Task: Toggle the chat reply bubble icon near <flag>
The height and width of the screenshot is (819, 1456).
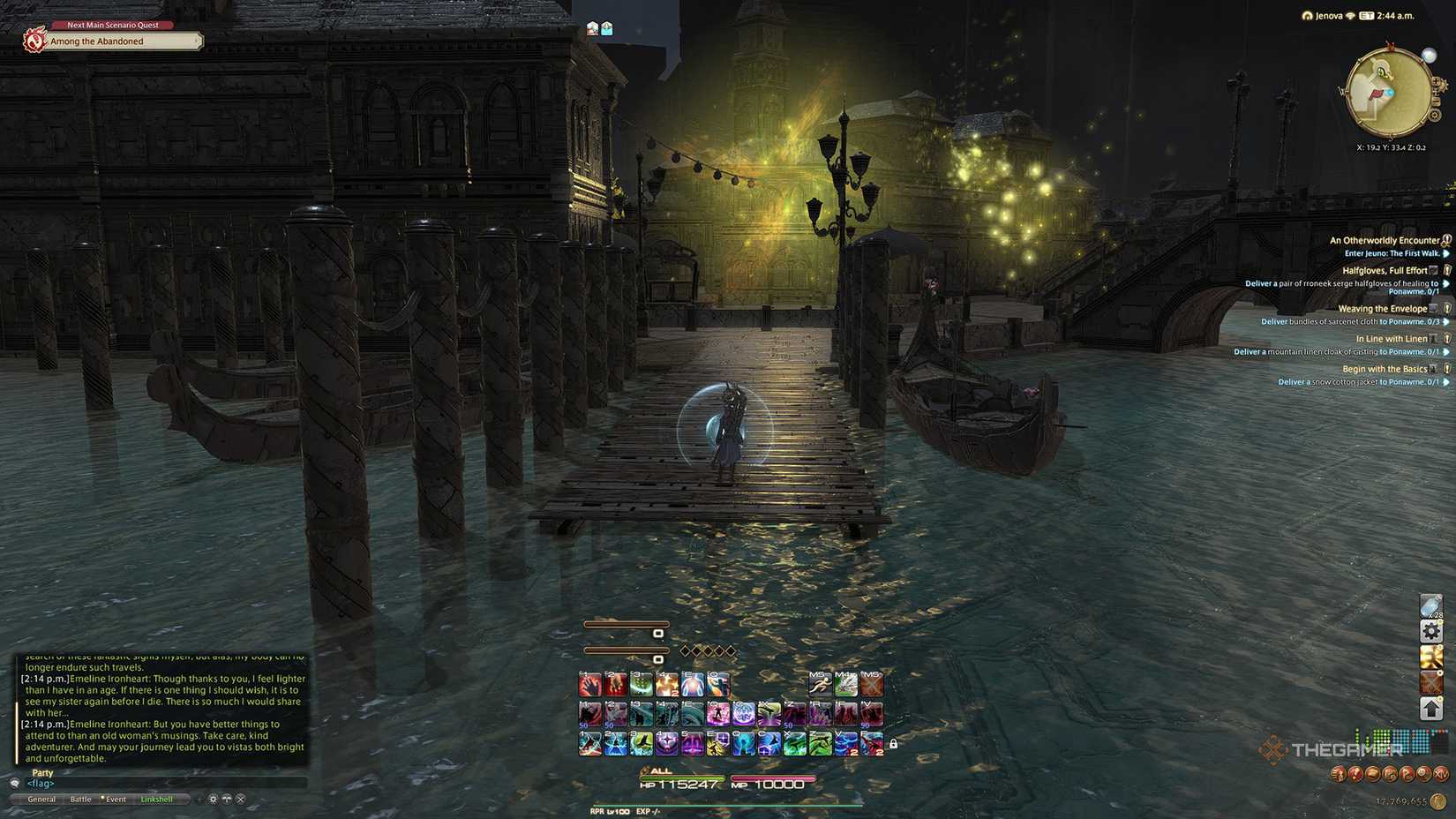Action: click(15, 784)
